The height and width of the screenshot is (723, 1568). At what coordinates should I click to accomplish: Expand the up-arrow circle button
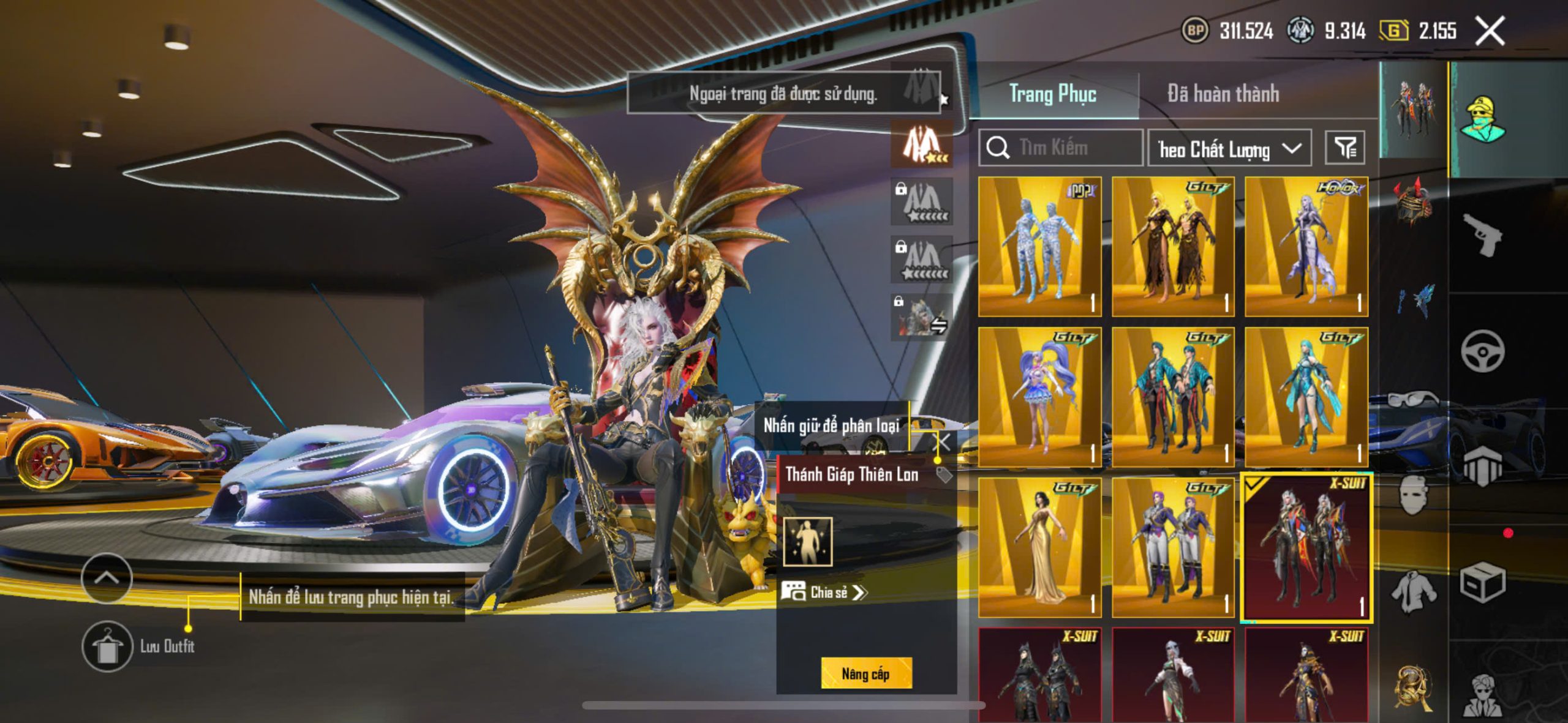[x=107, y=578]
